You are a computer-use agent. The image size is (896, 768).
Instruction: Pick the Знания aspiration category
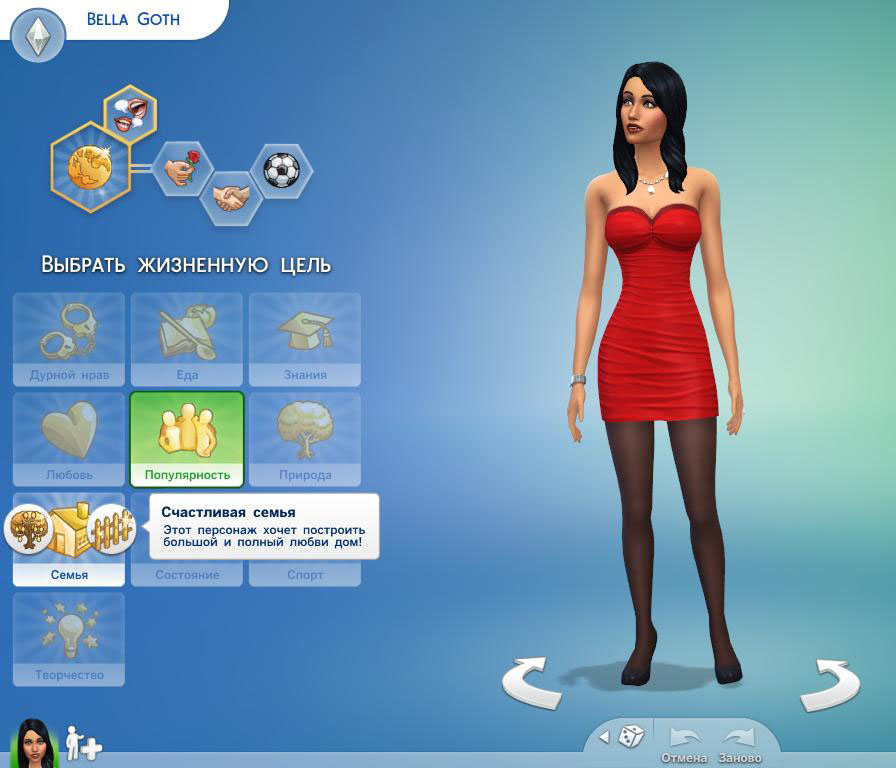(305, 339)
